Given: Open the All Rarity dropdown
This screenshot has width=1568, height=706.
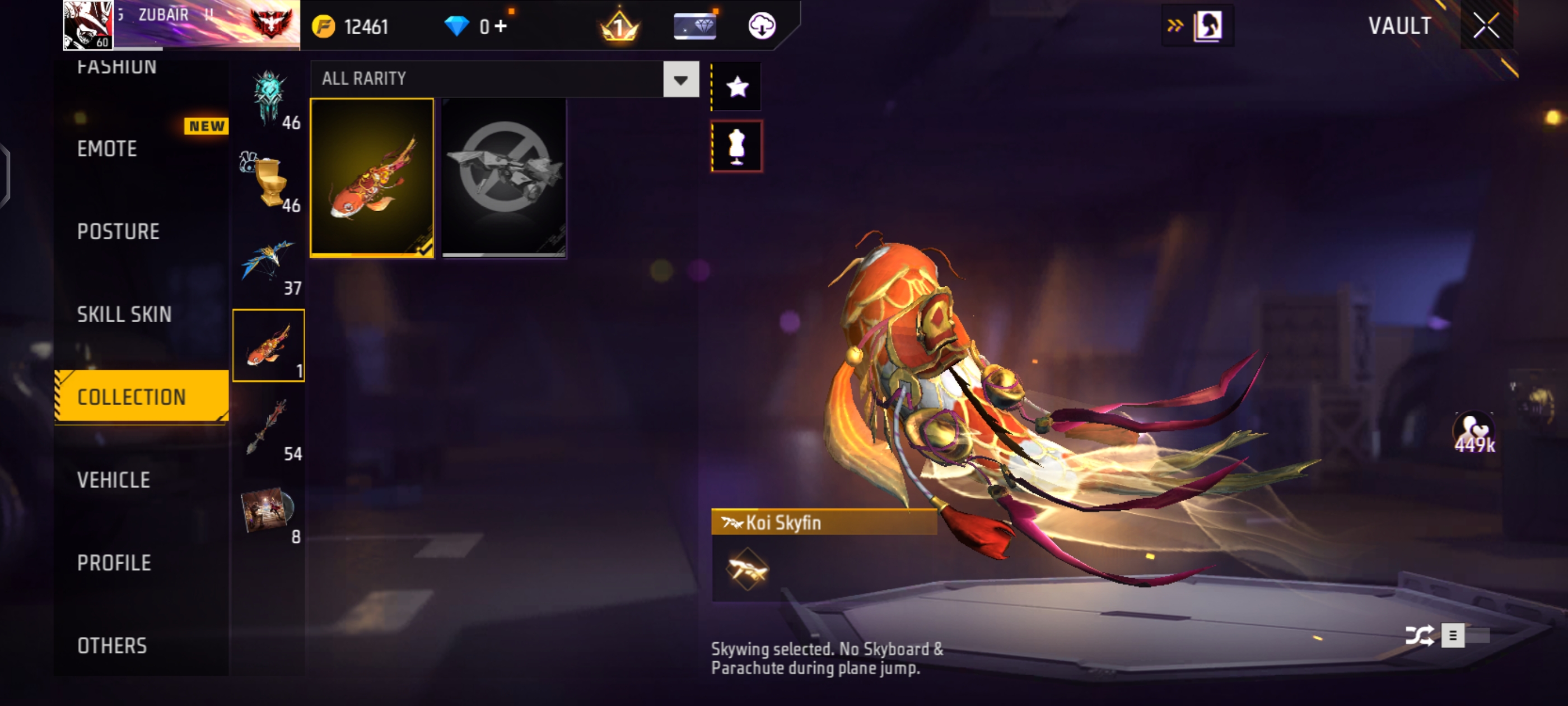Looking at the screenshot, I should point(680,79).
